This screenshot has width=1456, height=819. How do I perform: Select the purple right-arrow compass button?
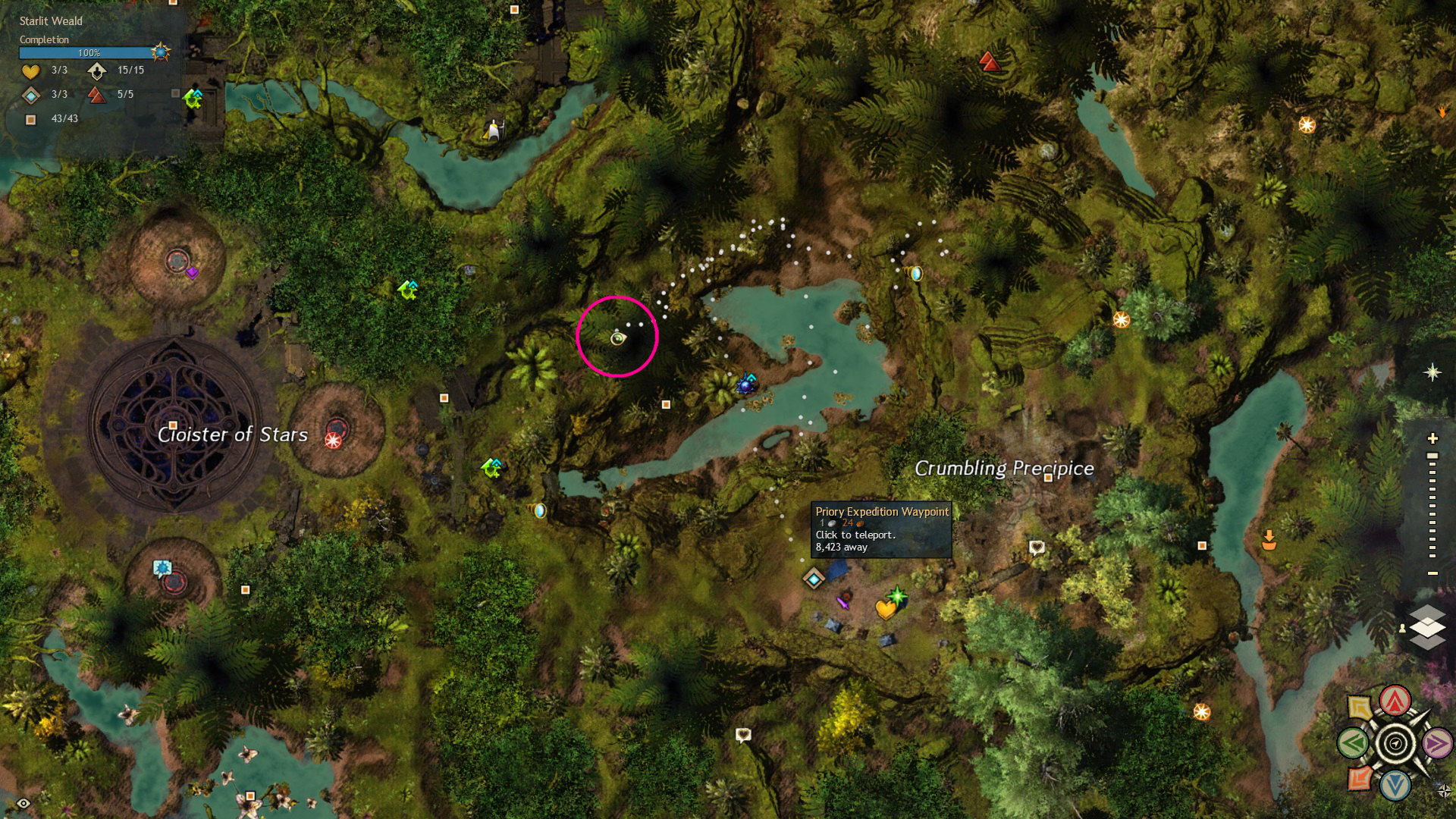[x=1436, y=743]
